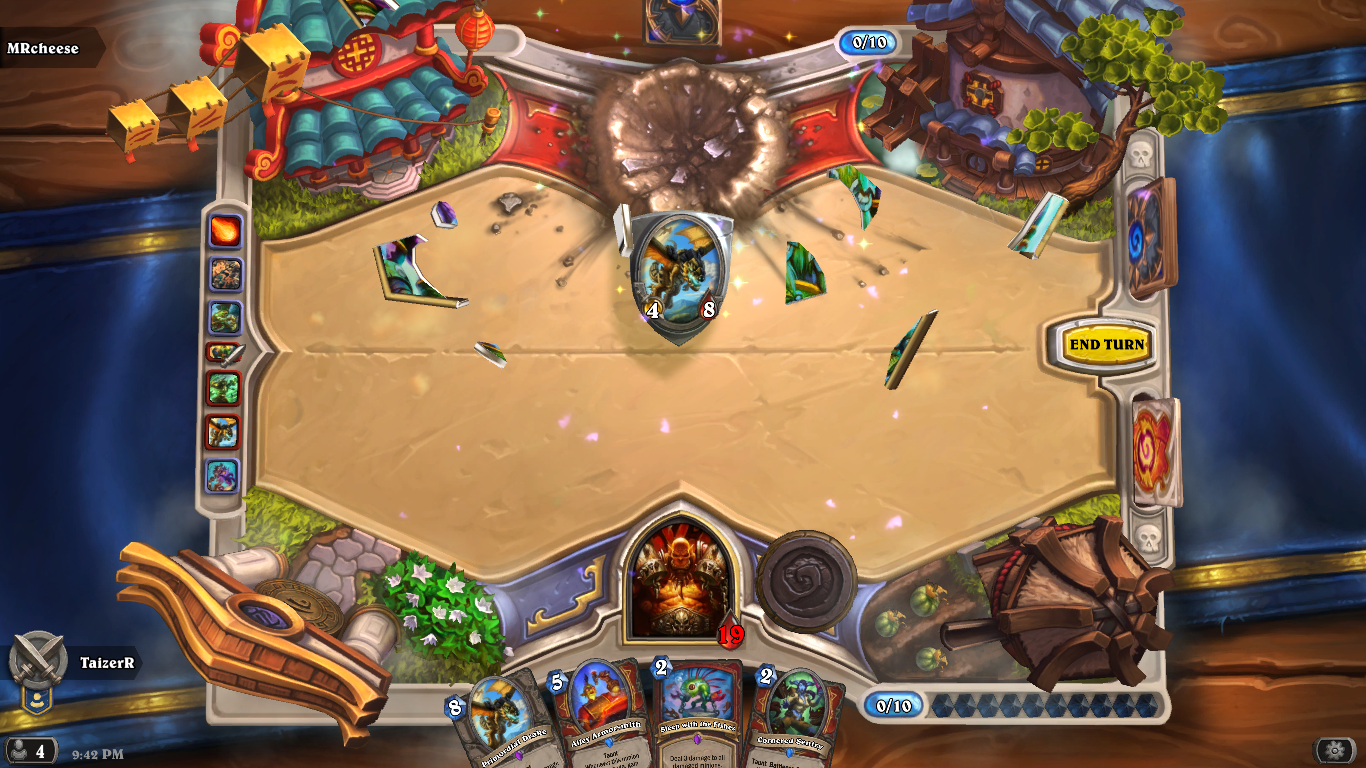The width and height of the screenshot is (1366, 768).
Task: Inspect the sword attack entry in history
Action: coord(224,352)
